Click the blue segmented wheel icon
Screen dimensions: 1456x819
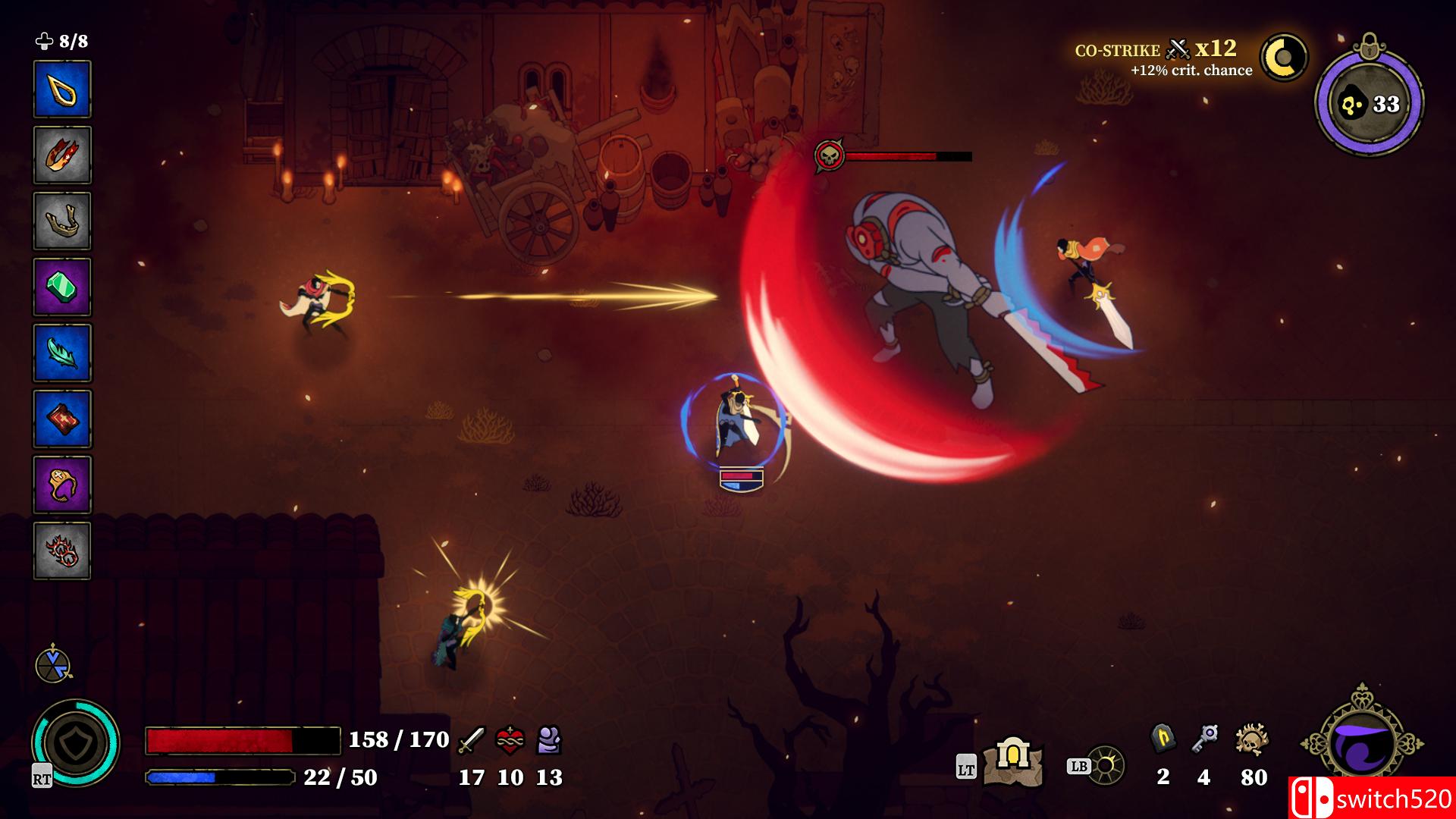53,664
